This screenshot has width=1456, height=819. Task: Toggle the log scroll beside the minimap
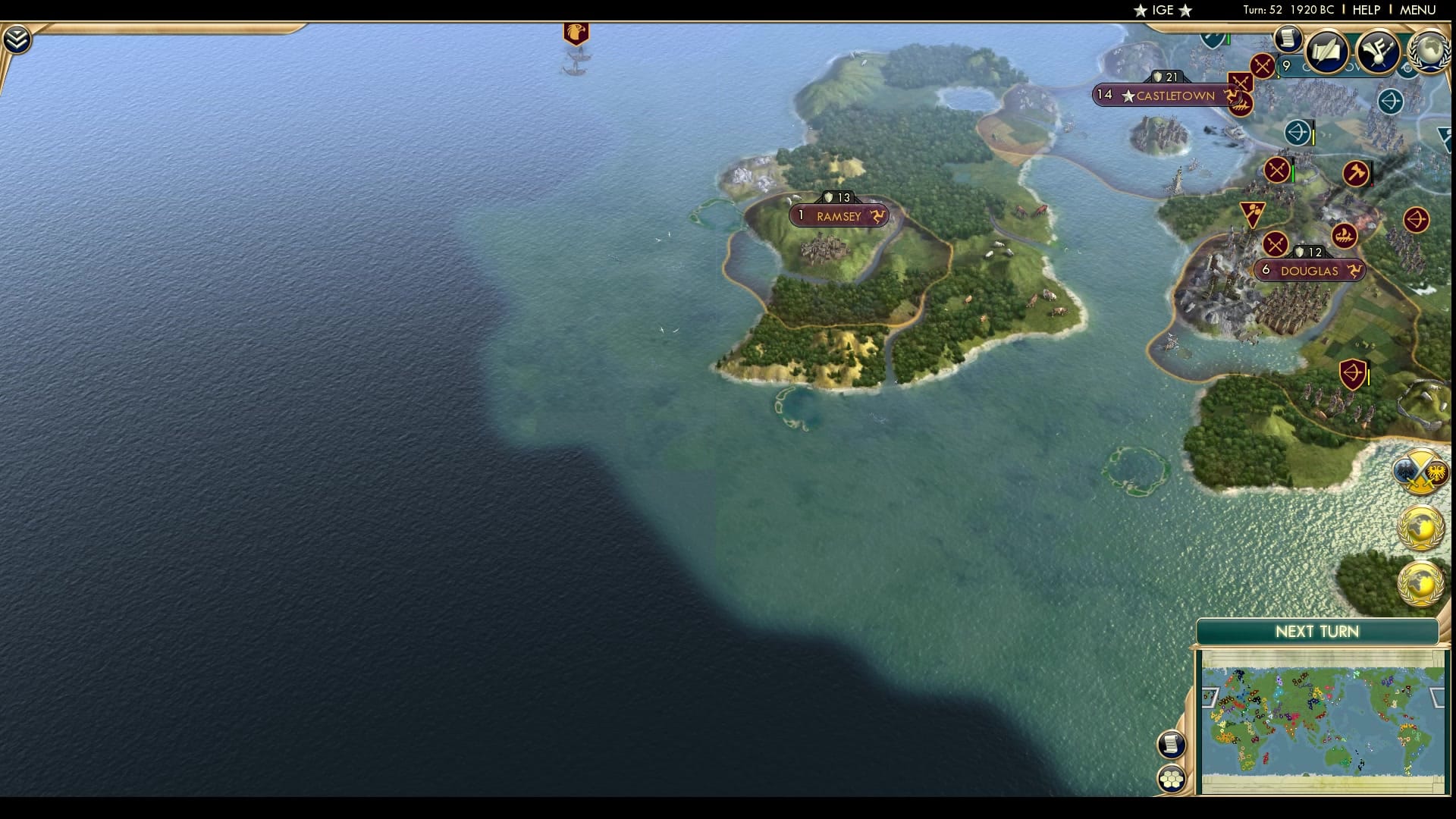click(1172, 745)
